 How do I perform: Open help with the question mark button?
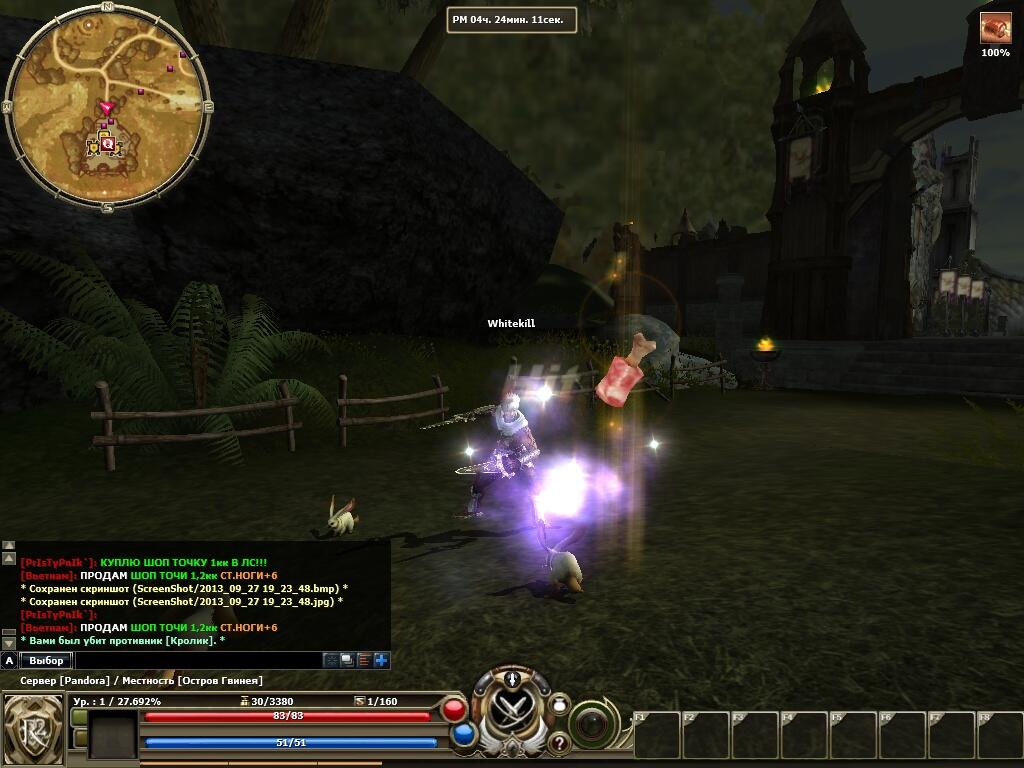click(x=559, y=743)
